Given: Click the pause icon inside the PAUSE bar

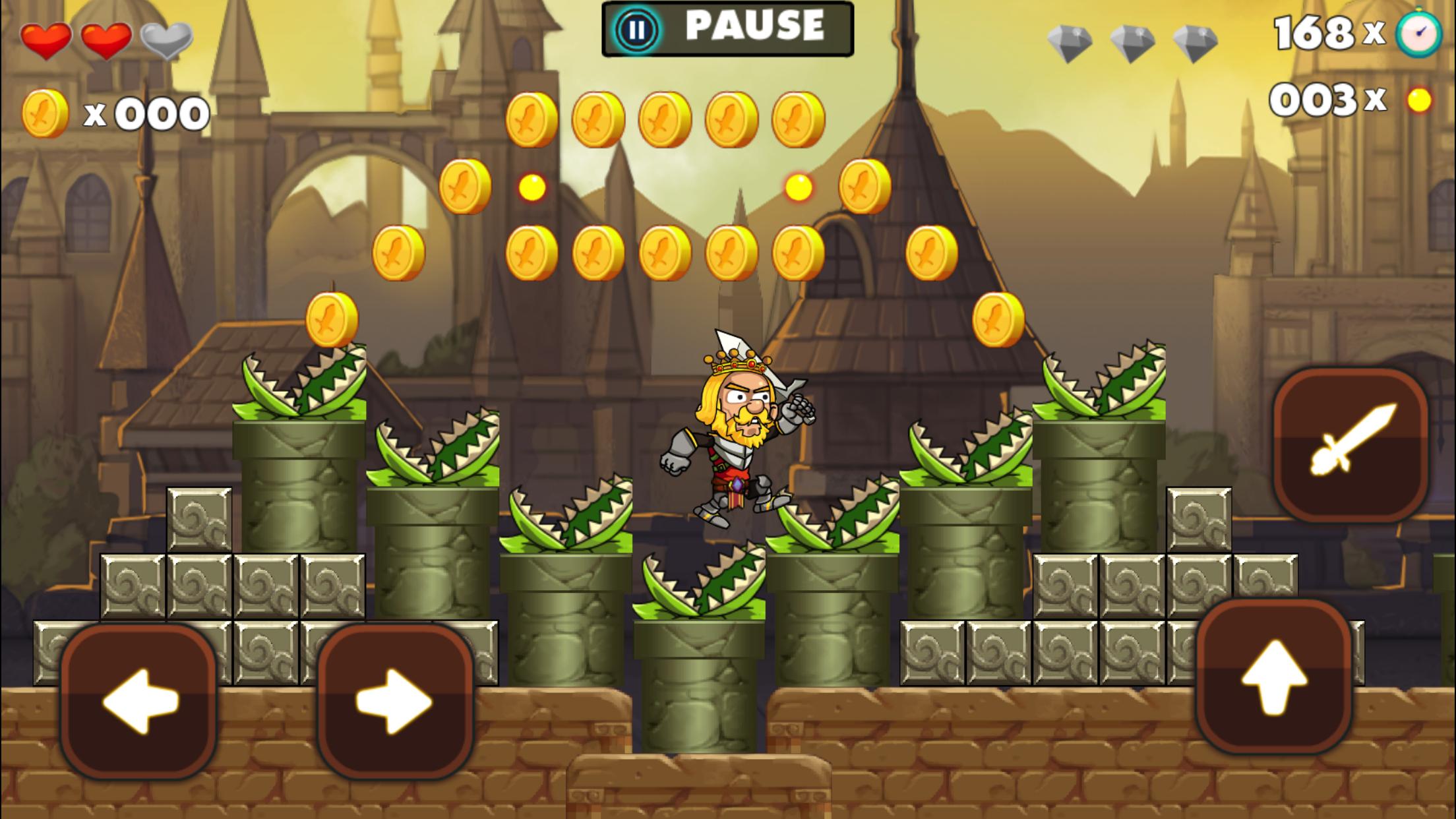Looking at the screenshot, I should click(x=636, y=29).
